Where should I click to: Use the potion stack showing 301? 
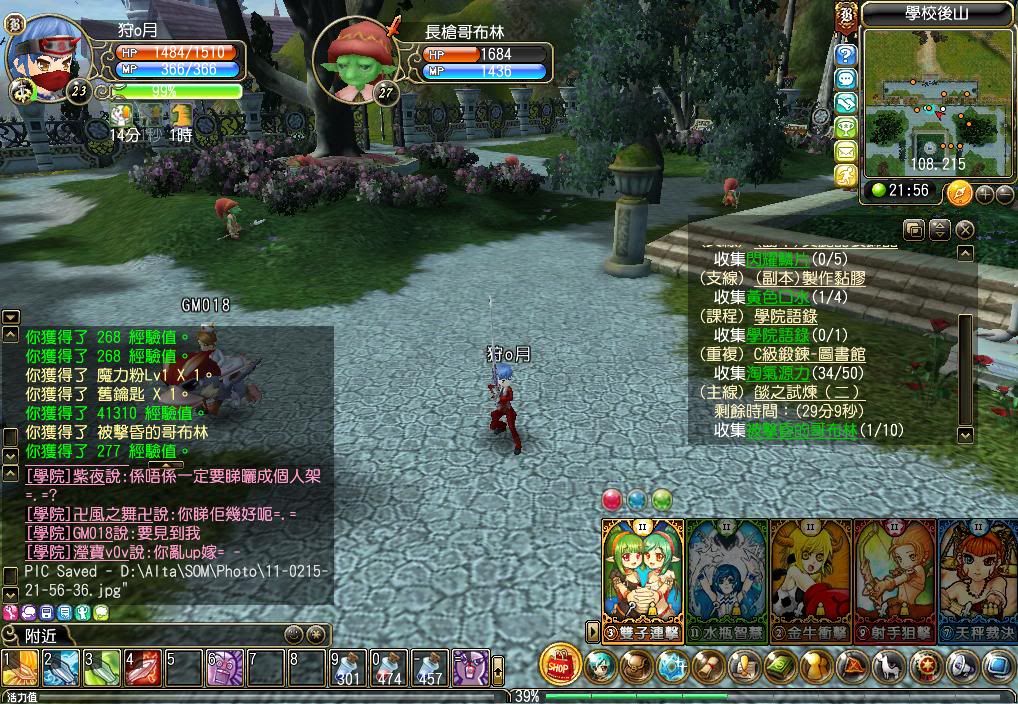coord(348,668)
